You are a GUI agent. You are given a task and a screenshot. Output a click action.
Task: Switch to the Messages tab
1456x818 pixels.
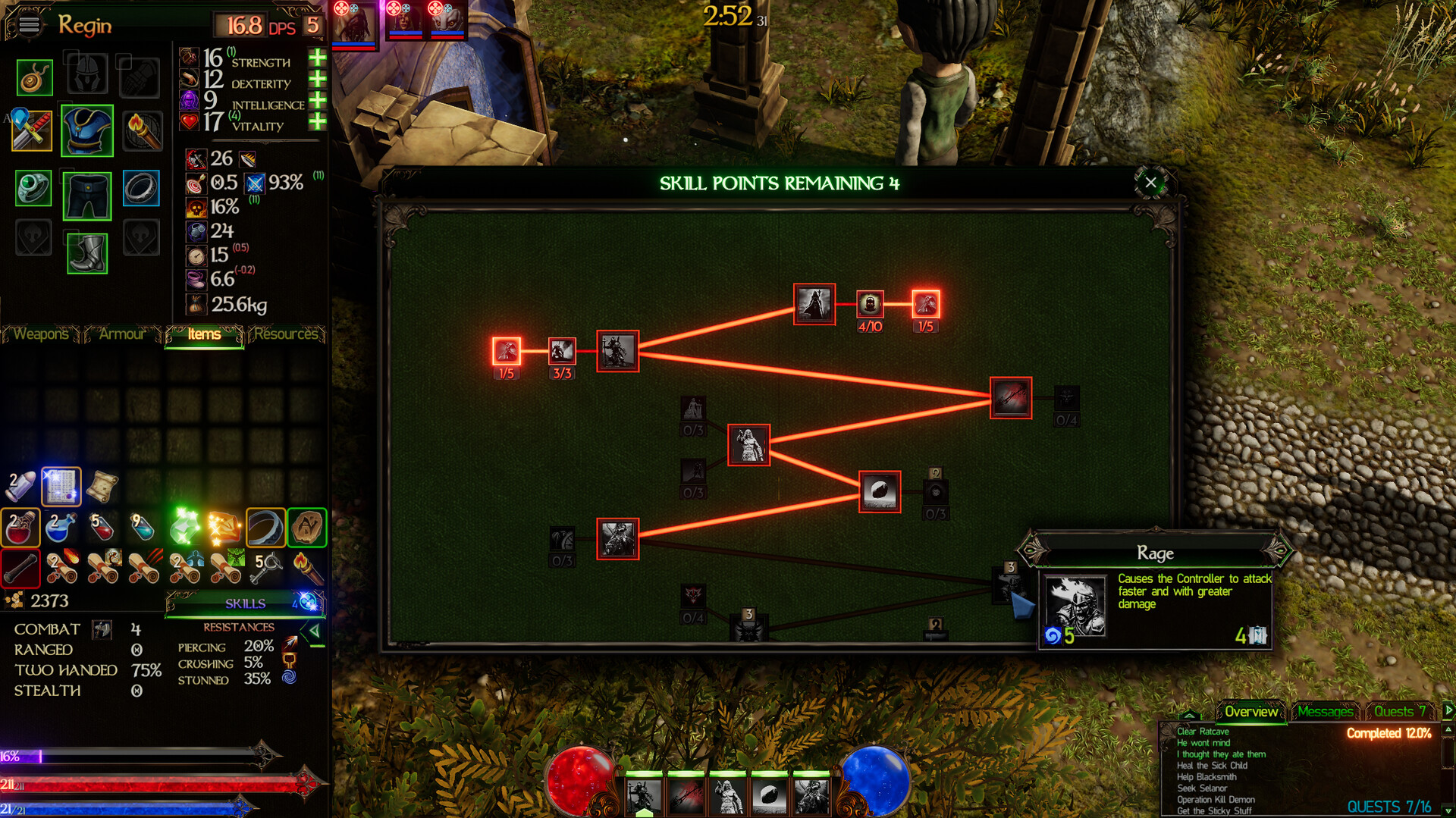(x=1326, y=712)
